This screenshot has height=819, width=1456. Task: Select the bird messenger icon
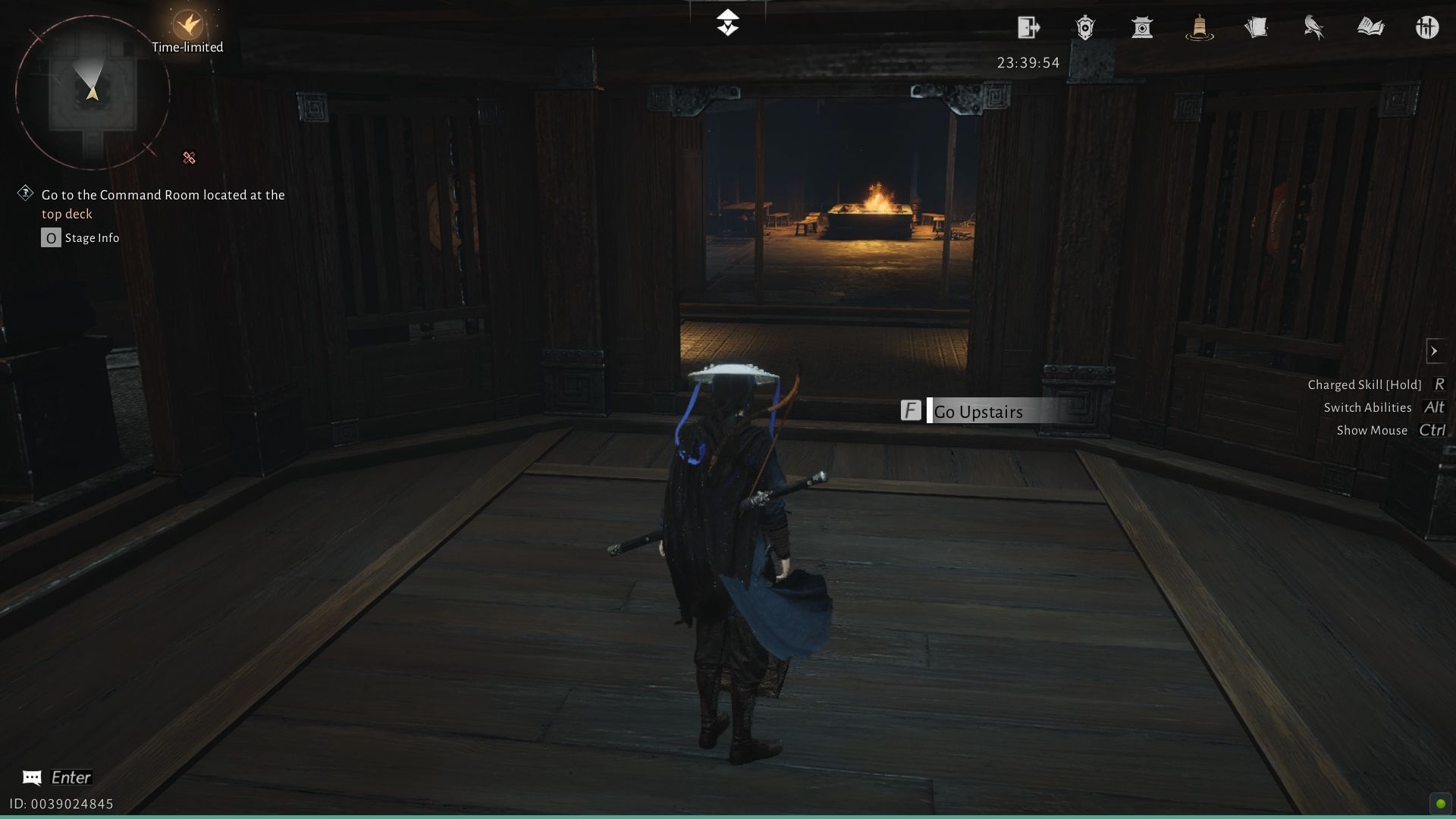pos(1313,27)
